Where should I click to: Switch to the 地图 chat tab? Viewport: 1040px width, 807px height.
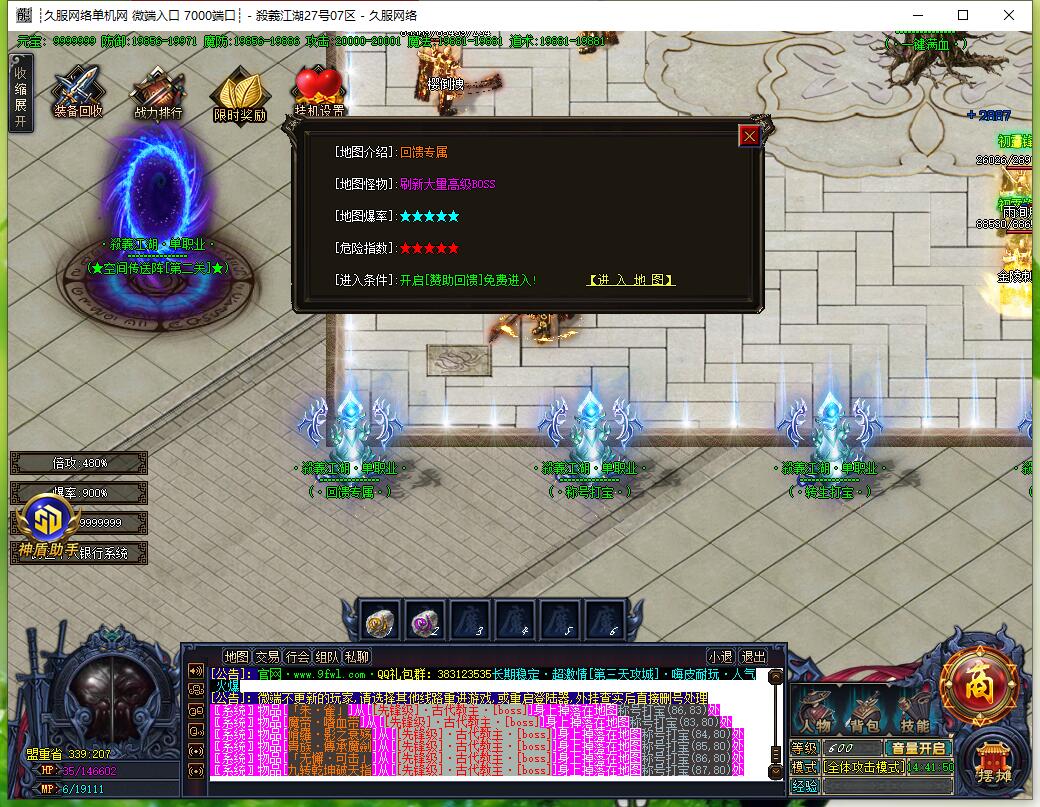[x=237, y=657]
